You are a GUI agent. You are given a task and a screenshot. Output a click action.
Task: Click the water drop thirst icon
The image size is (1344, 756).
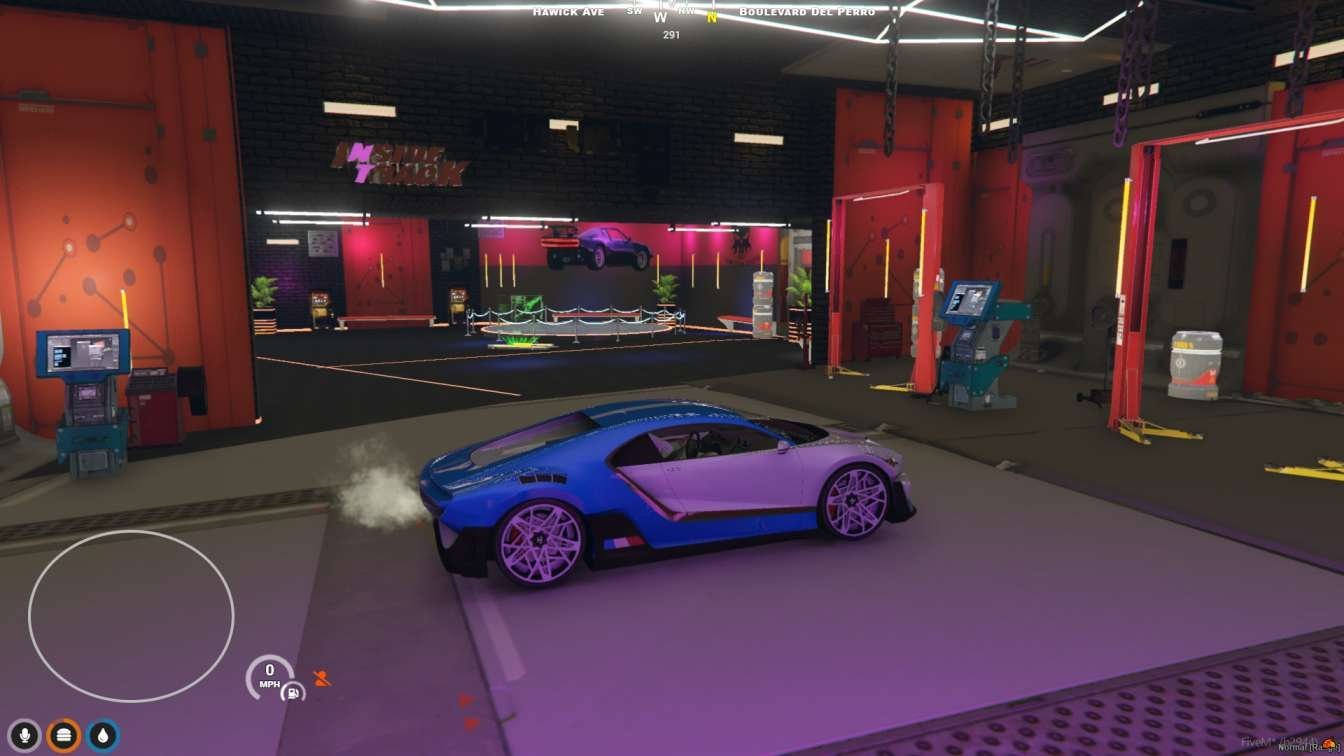102,736
